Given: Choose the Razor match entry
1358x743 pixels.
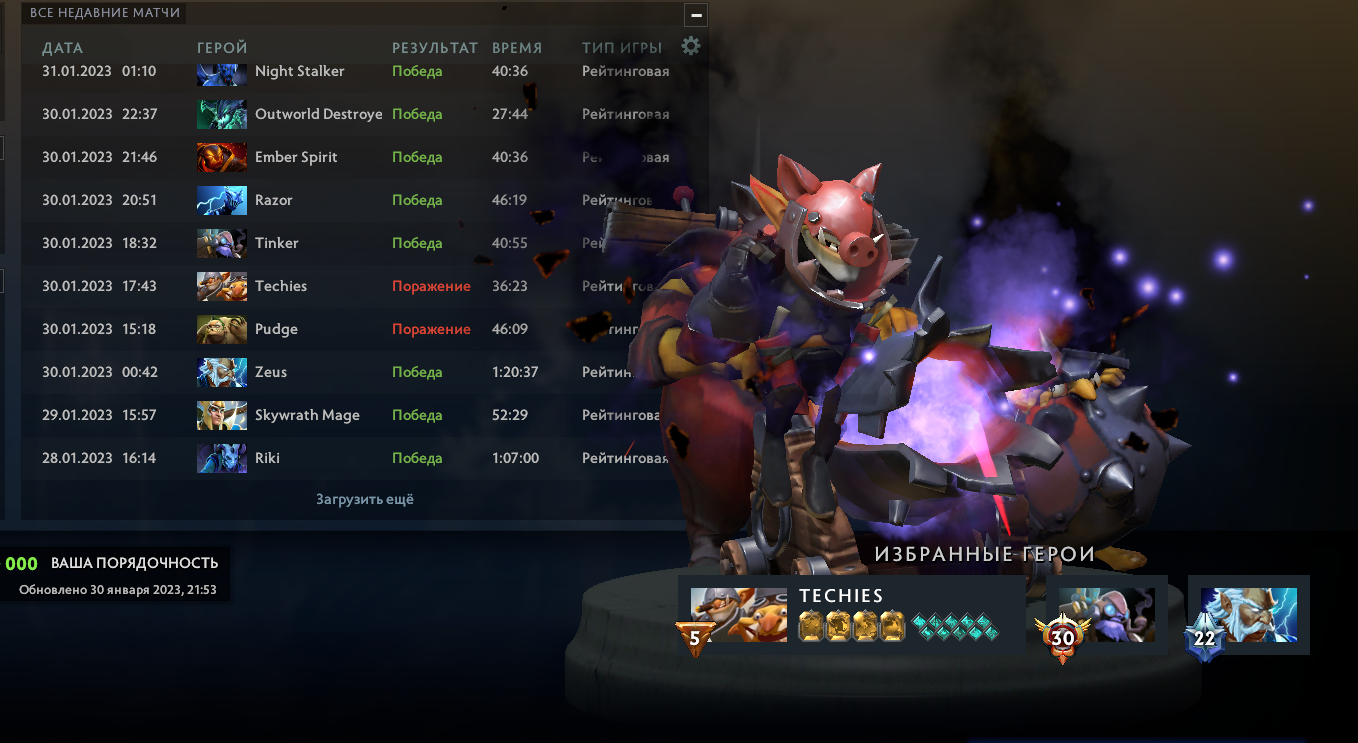Looking at the screenshot, I should coord(274,201).
